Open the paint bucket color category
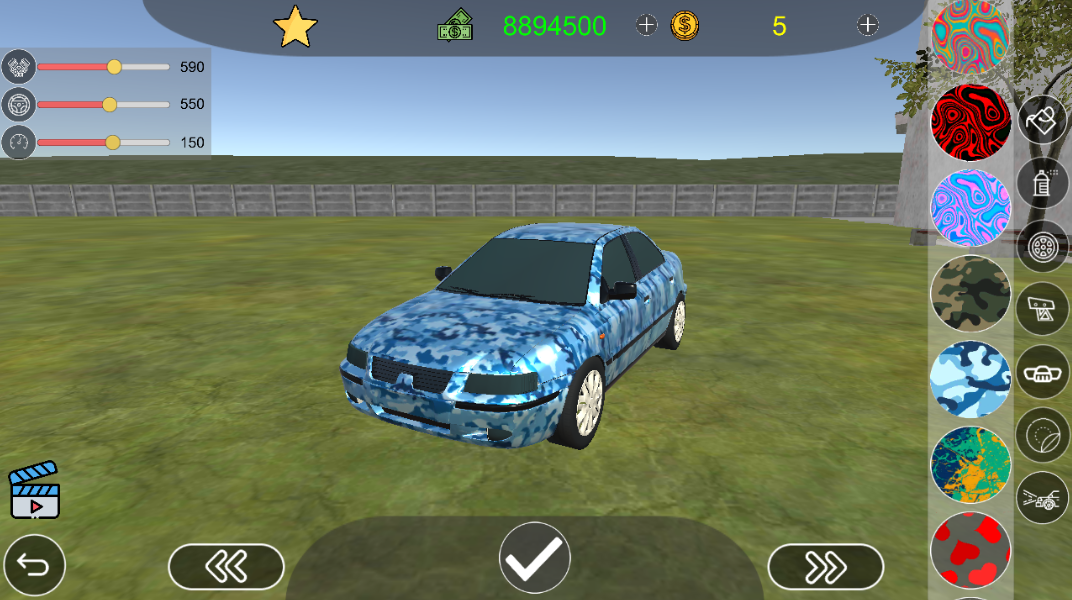 point(1043,120)
